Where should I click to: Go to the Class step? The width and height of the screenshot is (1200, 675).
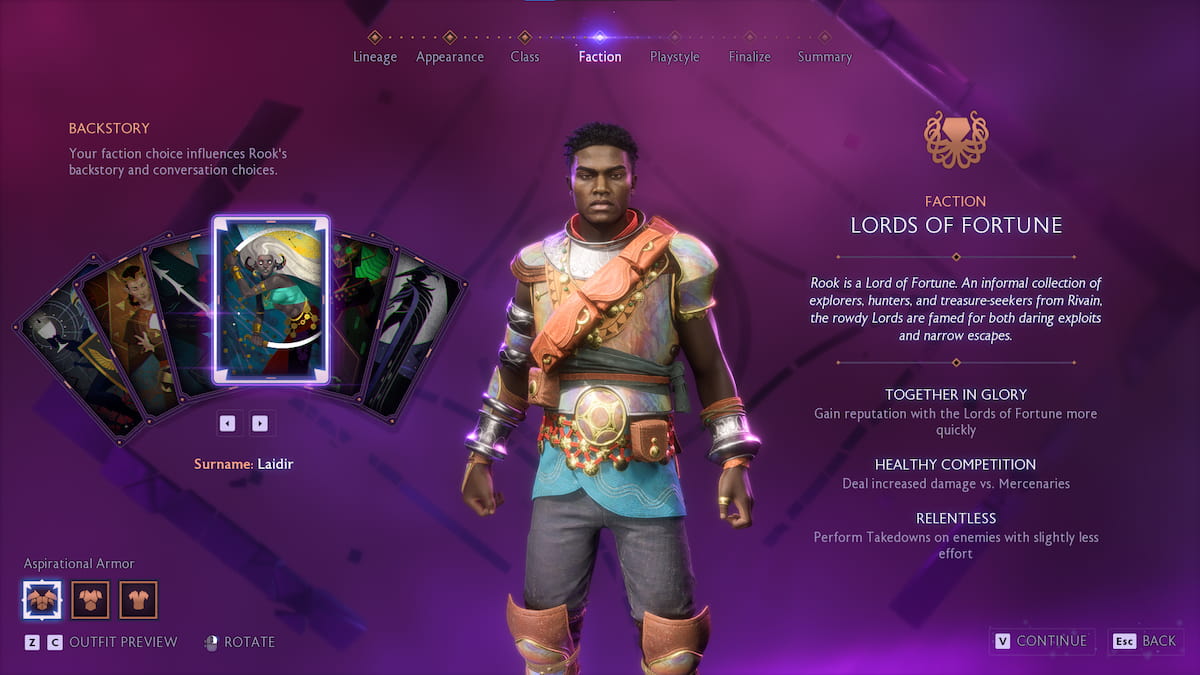[x=525, y=56]
